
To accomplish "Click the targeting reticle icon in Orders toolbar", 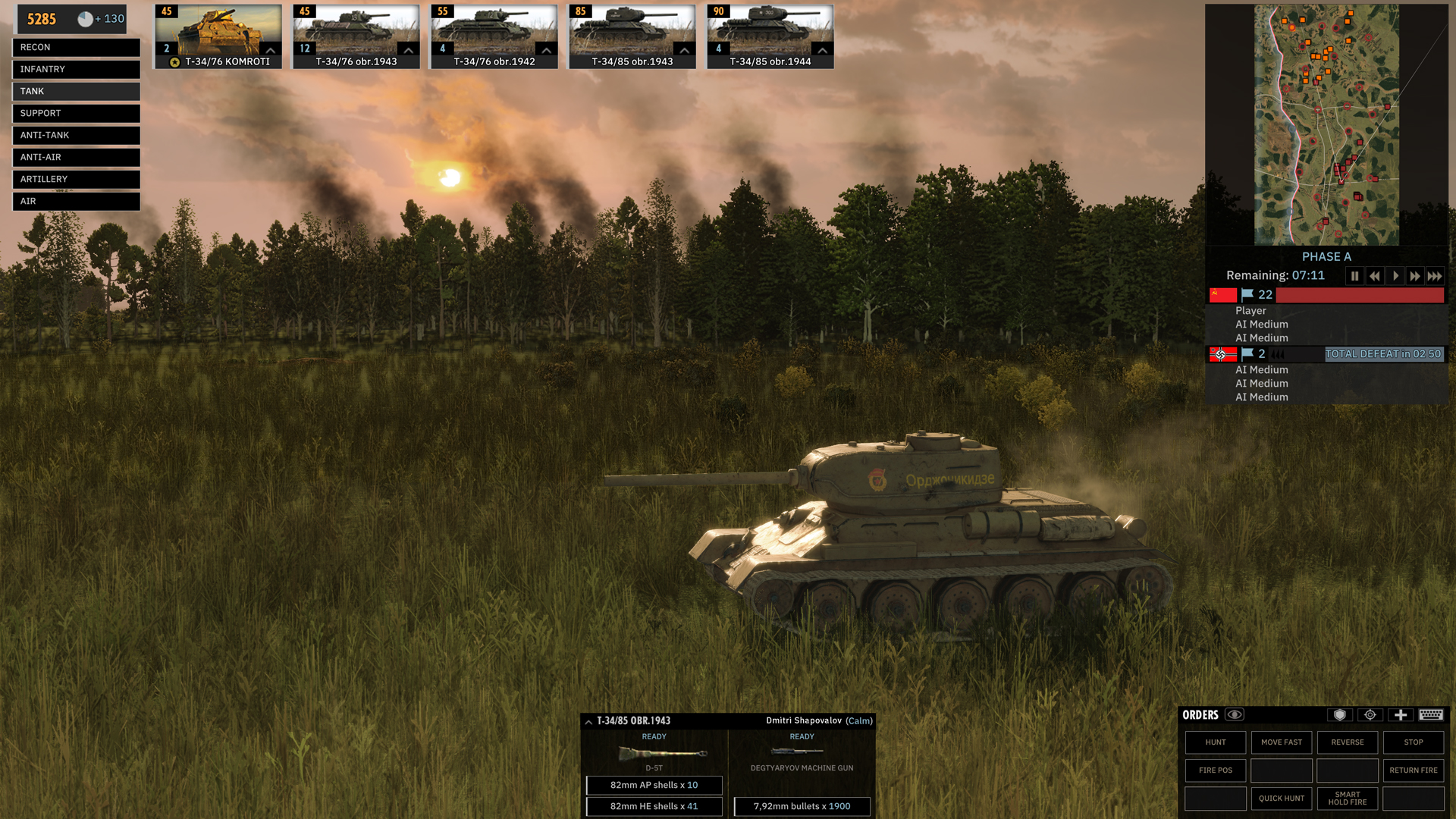I will point(1370,715).
